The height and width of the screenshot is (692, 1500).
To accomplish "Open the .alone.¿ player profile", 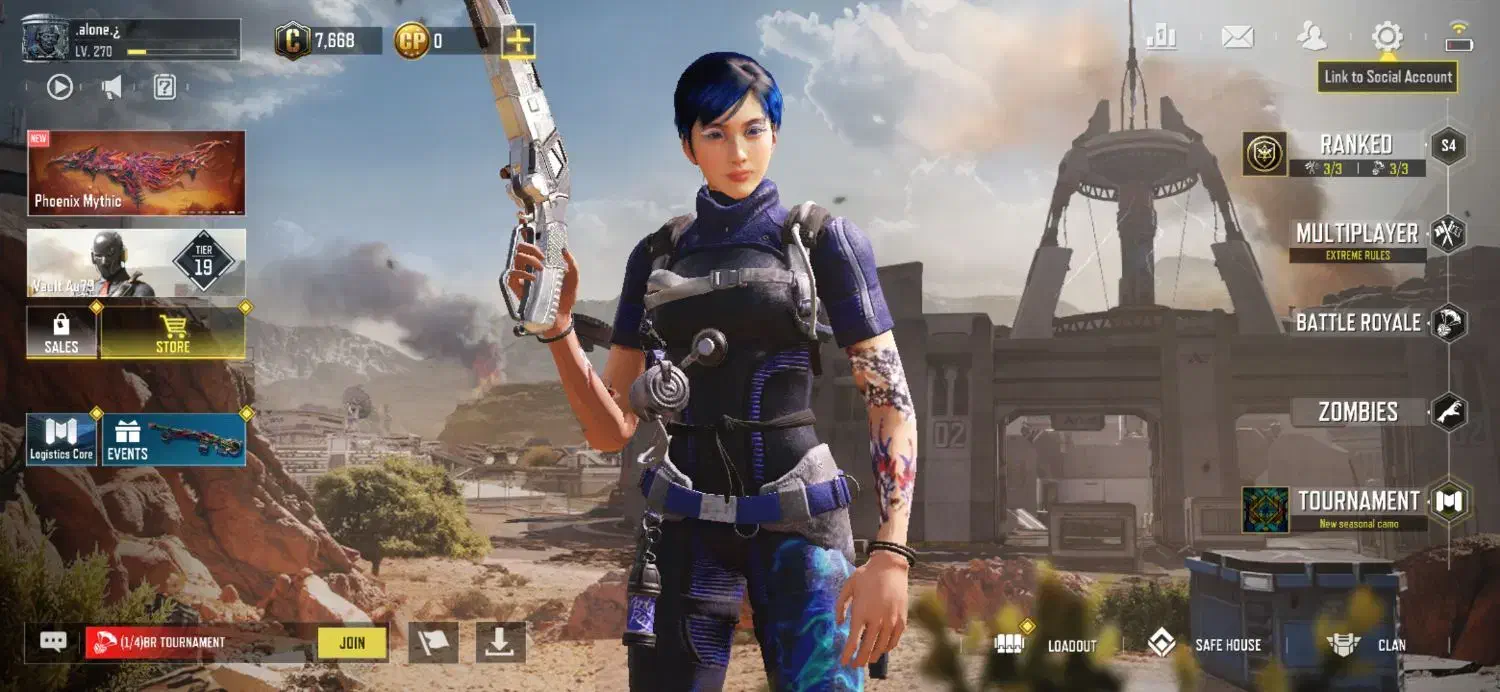I will coord(130,38).
